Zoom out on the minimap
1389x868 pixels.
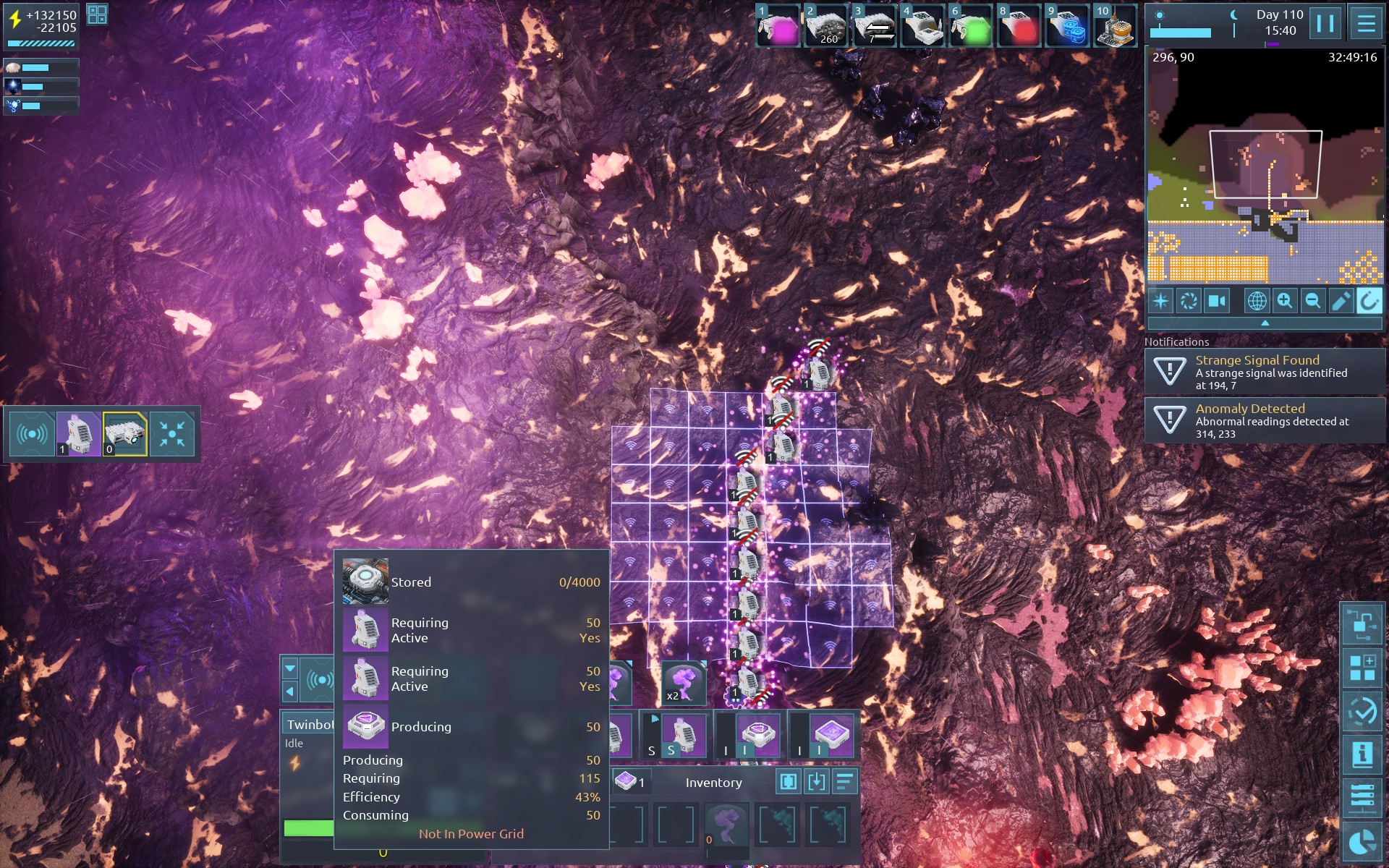[1312, 300]
